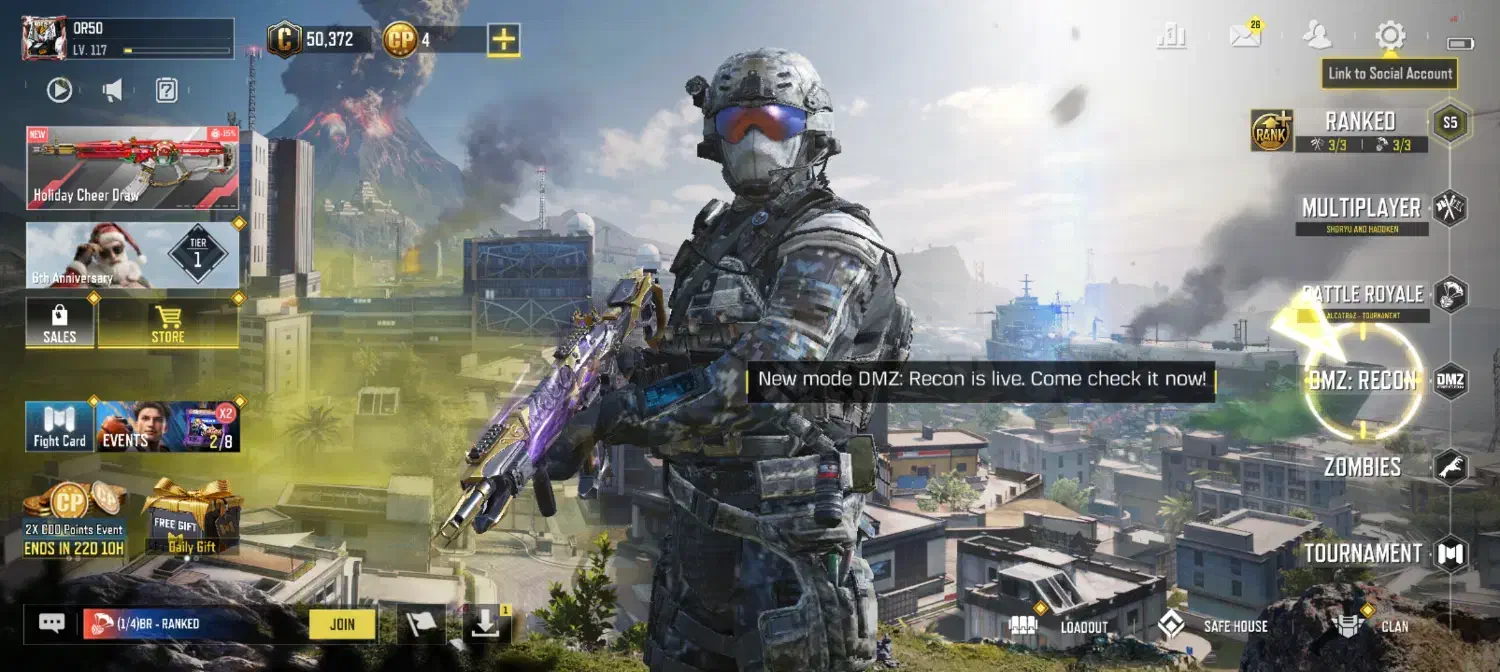Choose Battle Royale mode
Image resolution: width=1500 pixels, height=672 pixels.
(x=1362, y=295)
